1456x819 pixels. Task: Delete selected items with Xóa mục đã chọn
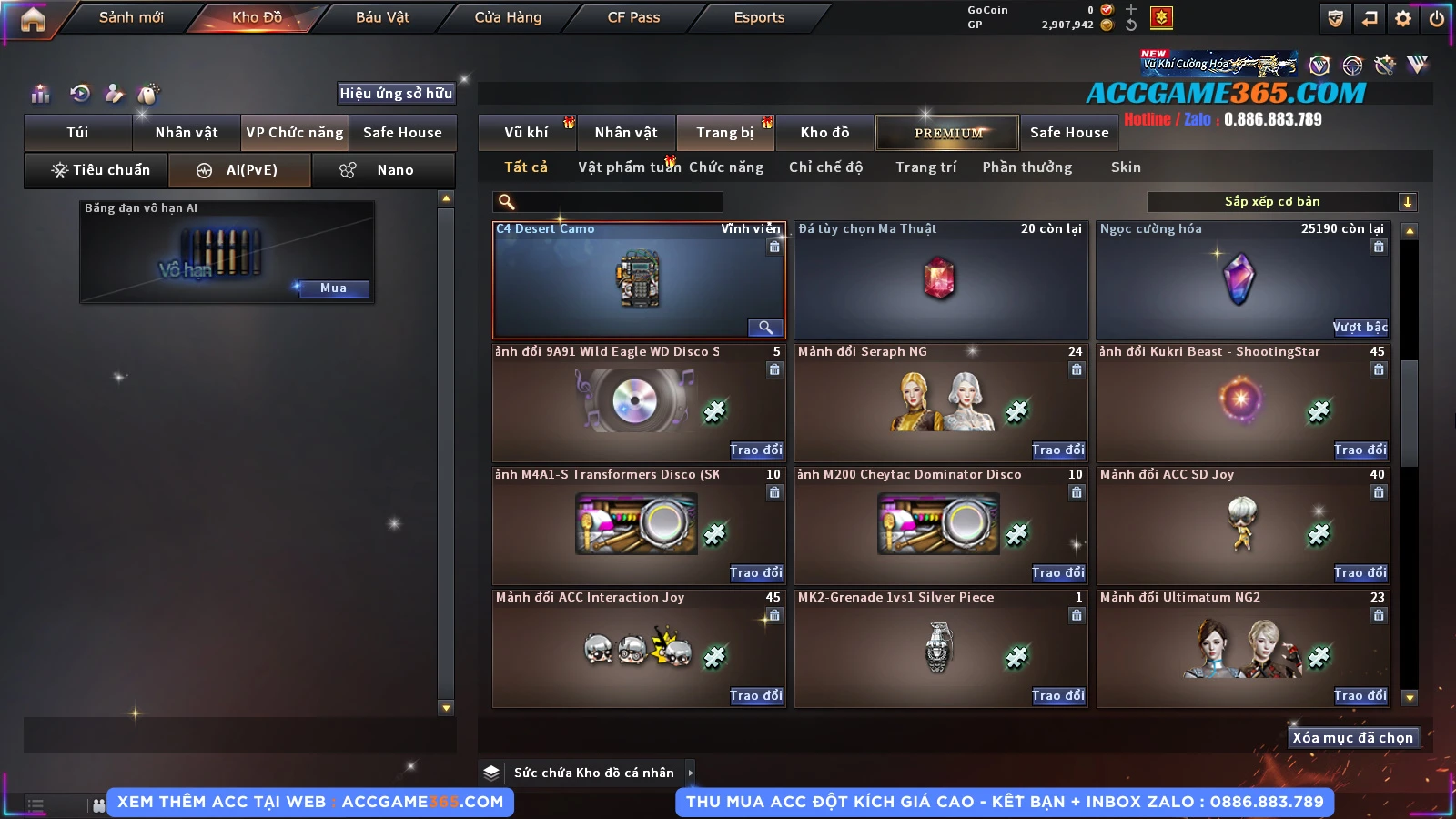click(1352, 737)
